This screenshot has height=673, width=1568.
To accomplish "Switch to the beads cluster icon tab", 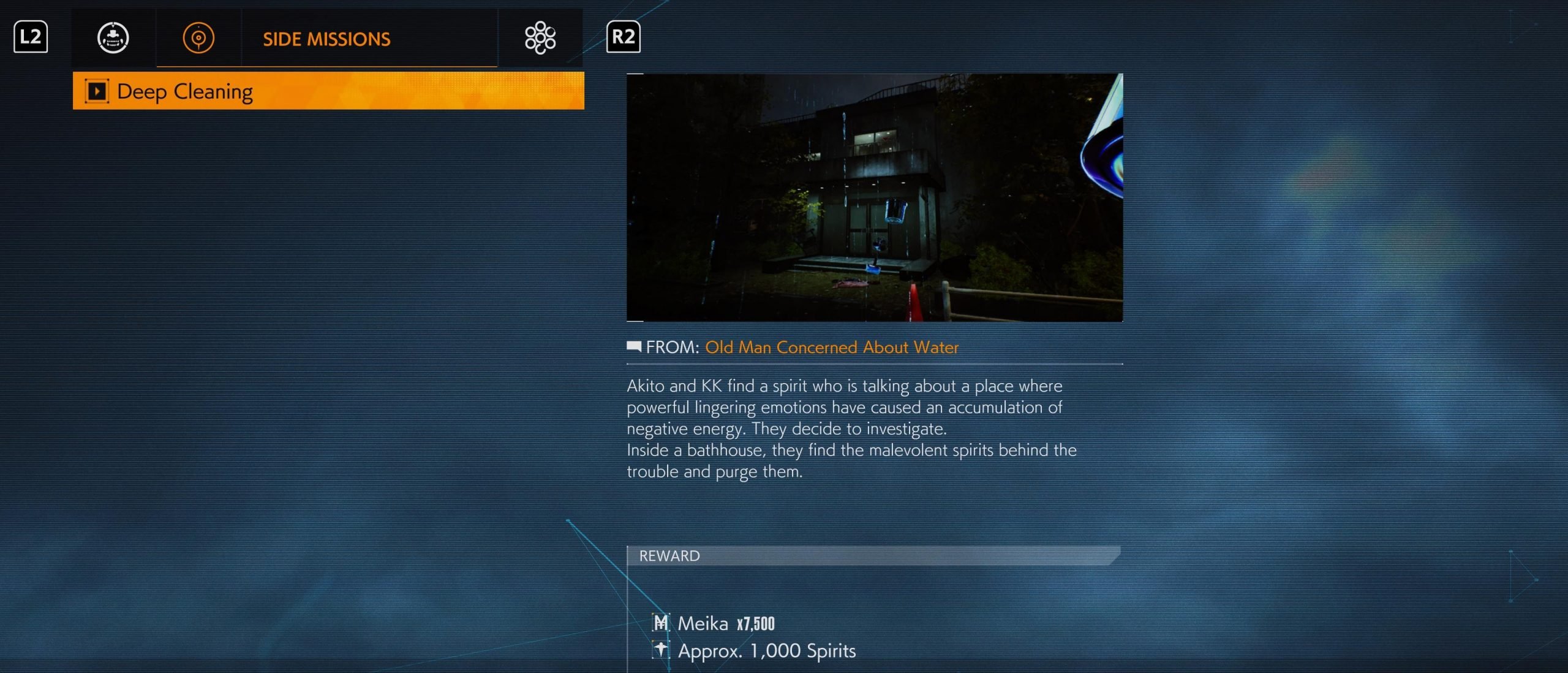I will 540,38.
